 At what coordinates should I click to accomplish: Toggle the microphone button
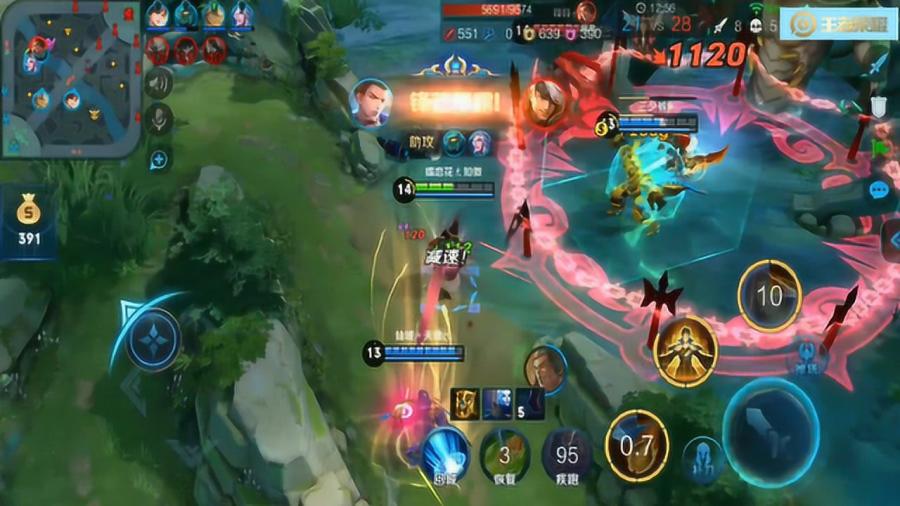click(x=158, y=120)
